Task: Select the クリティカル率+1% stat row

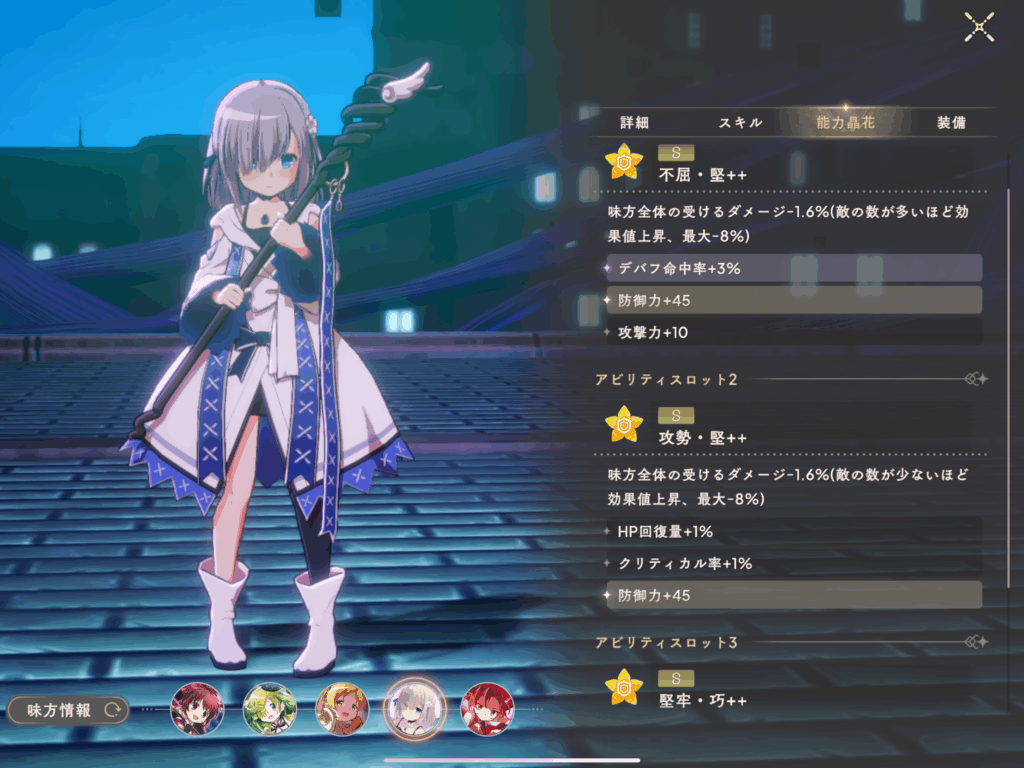Action: pyautogui.click(x=794, y=563)
